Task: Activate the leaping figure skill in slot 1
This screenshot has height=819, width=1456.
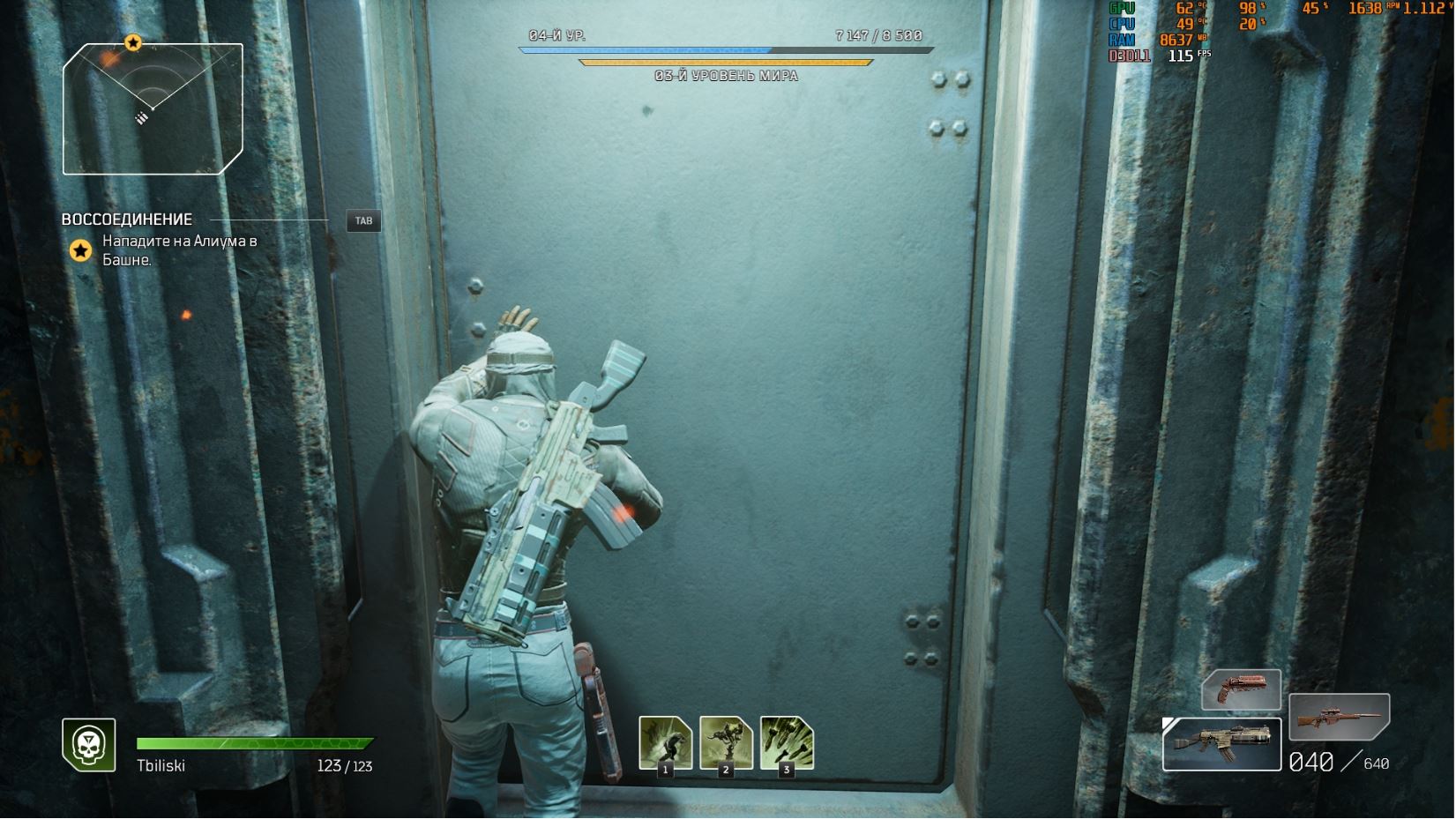Action: pos(665,743)
